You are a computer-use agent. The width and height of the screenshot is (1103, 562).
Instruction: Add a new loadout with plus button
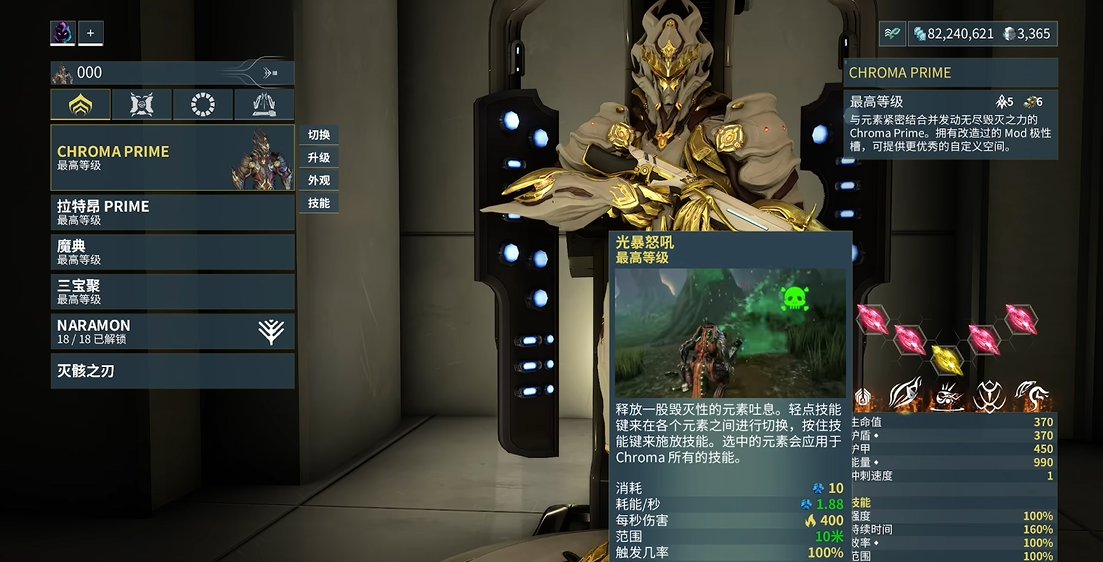coord(90,33)
